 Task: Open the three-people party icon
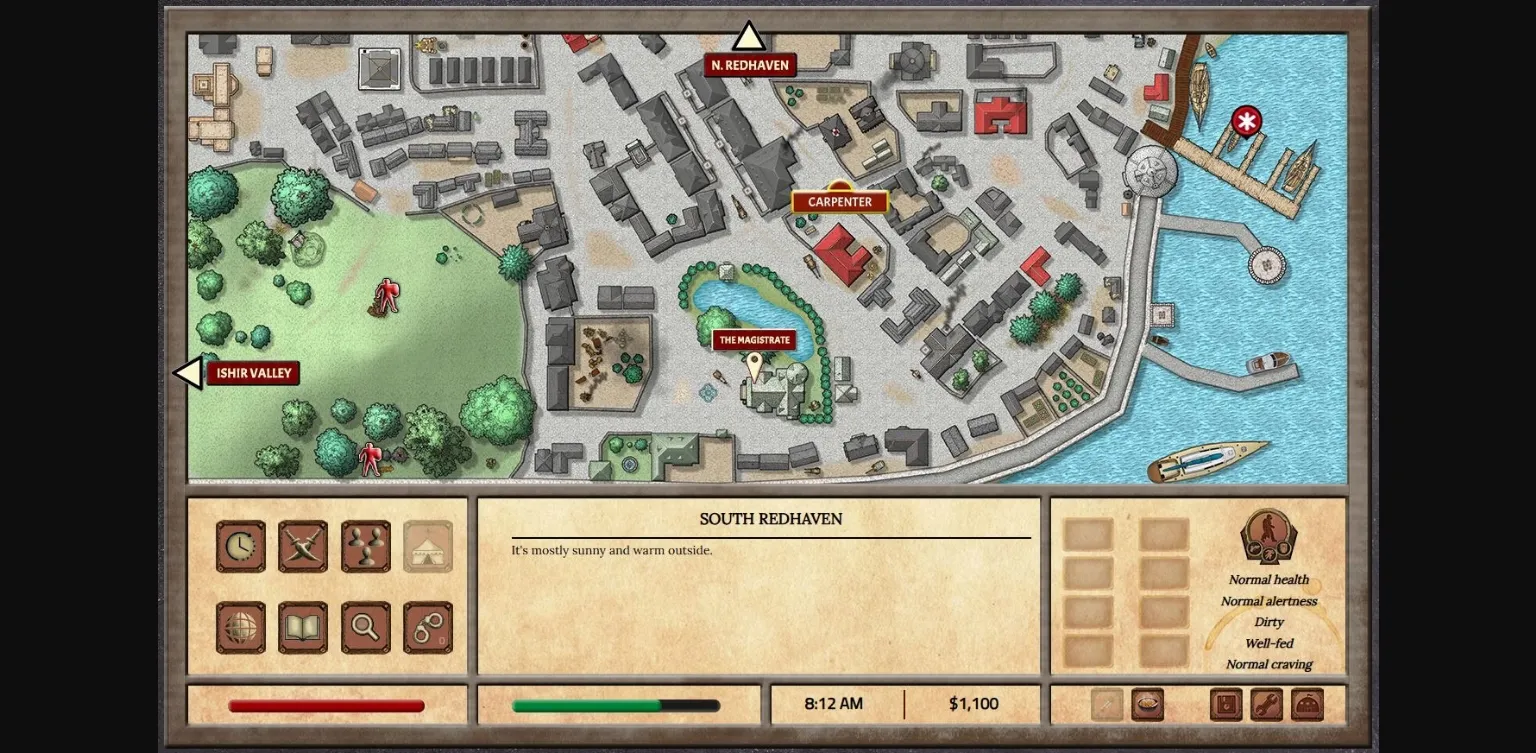(366, 546)
